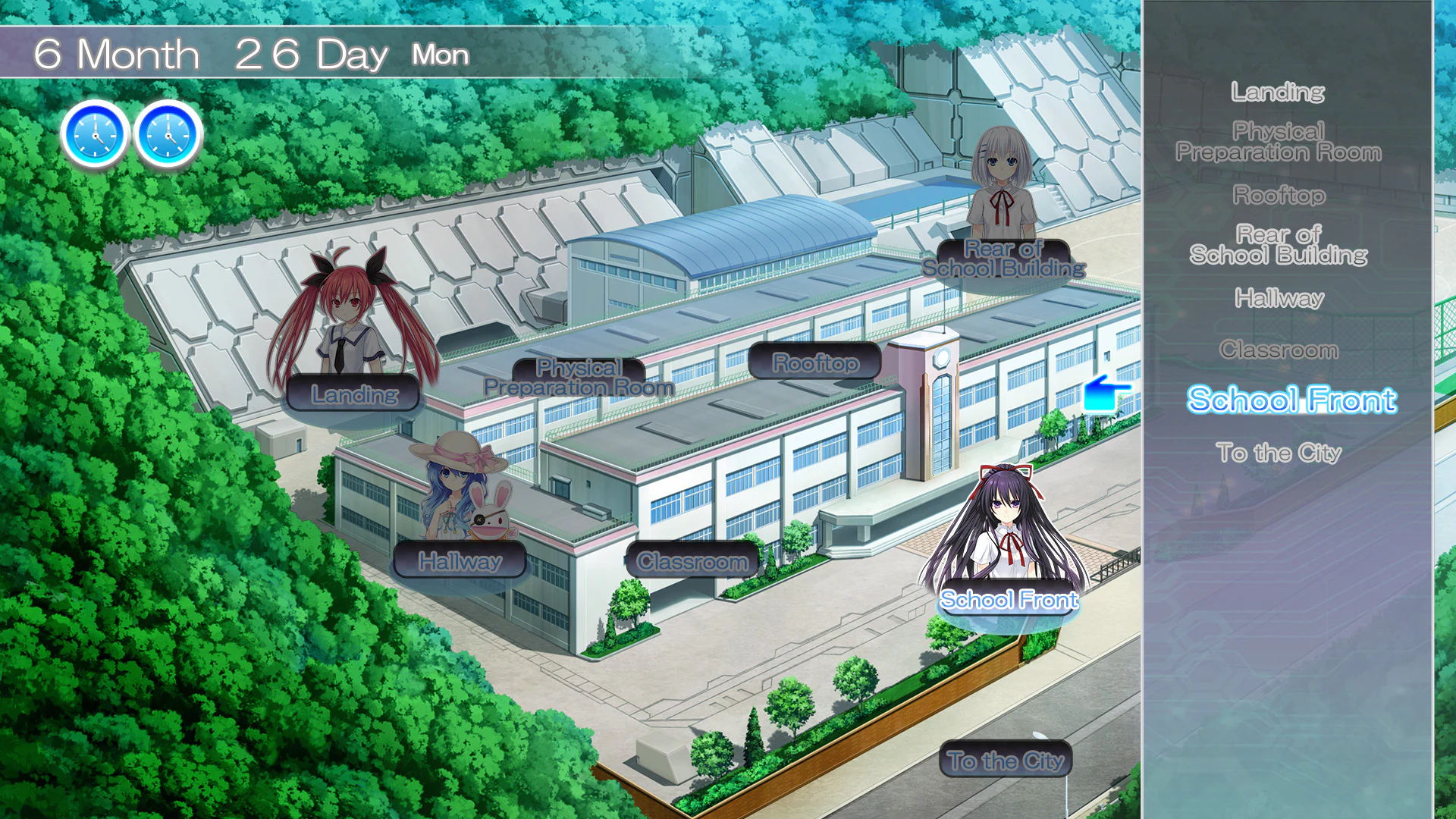Select "Landing" from the sidebar list
This screenshot has width=1456, height=819.
[x=1277, y=92]
